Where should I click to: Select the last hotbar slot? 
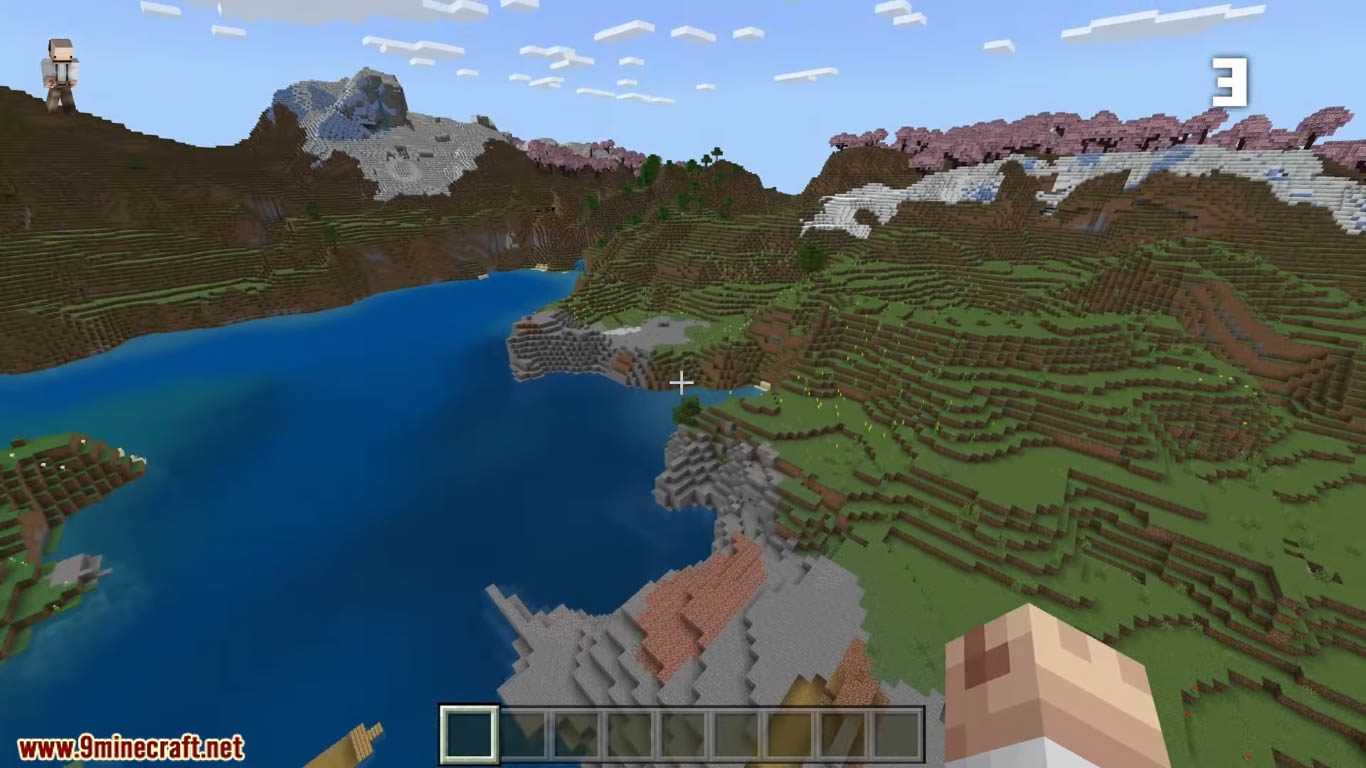point(899,733)
